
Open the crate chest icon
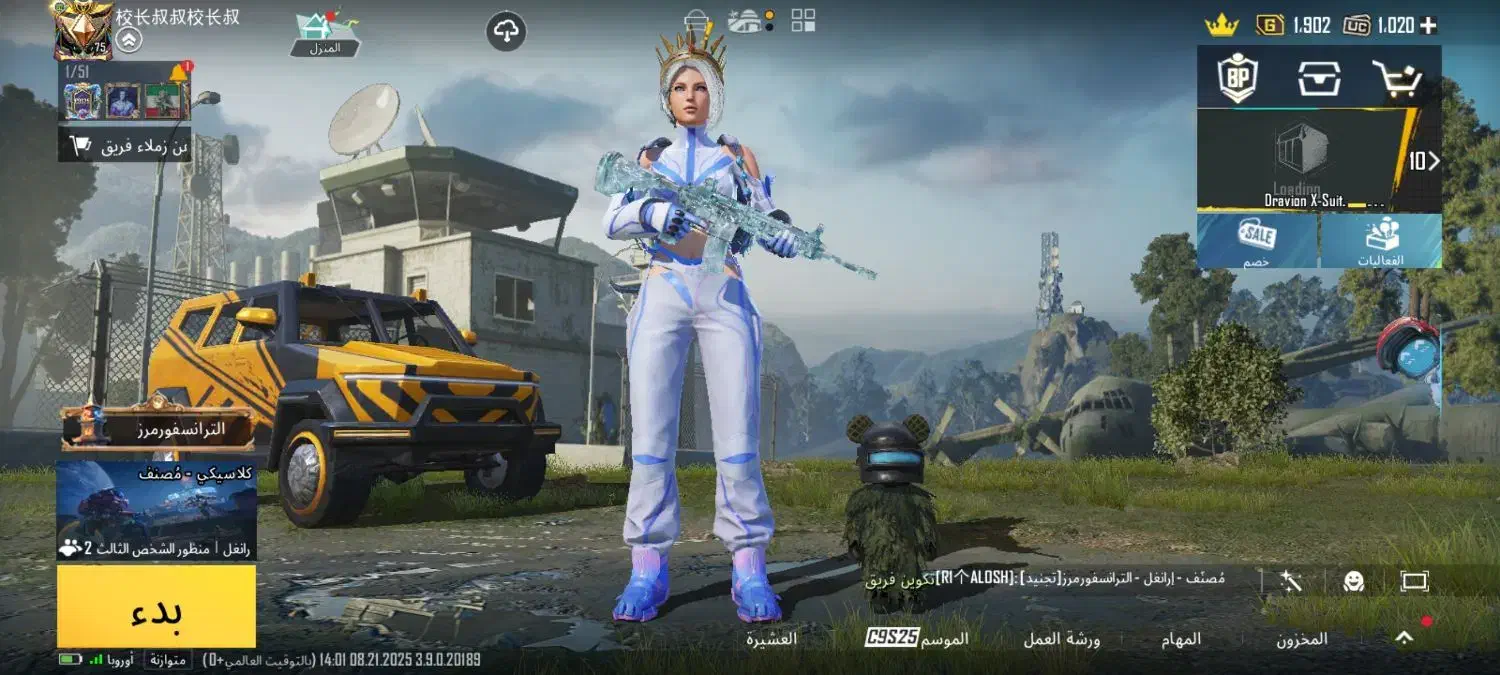[x=1319, y=78]
